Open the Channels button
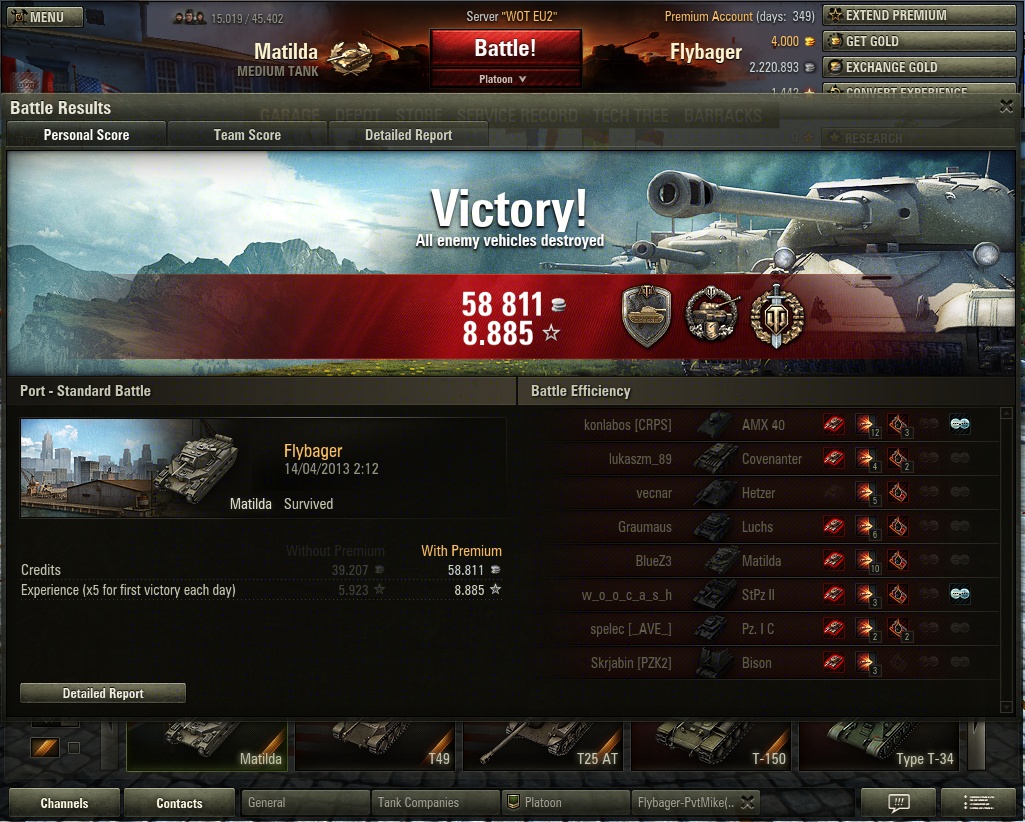 point(64,803)
